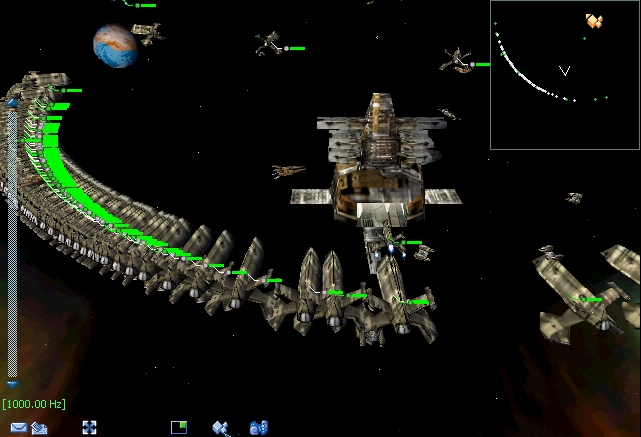Open the blue figures group icon
Screen dimensions: 641x437
(258, 427)
